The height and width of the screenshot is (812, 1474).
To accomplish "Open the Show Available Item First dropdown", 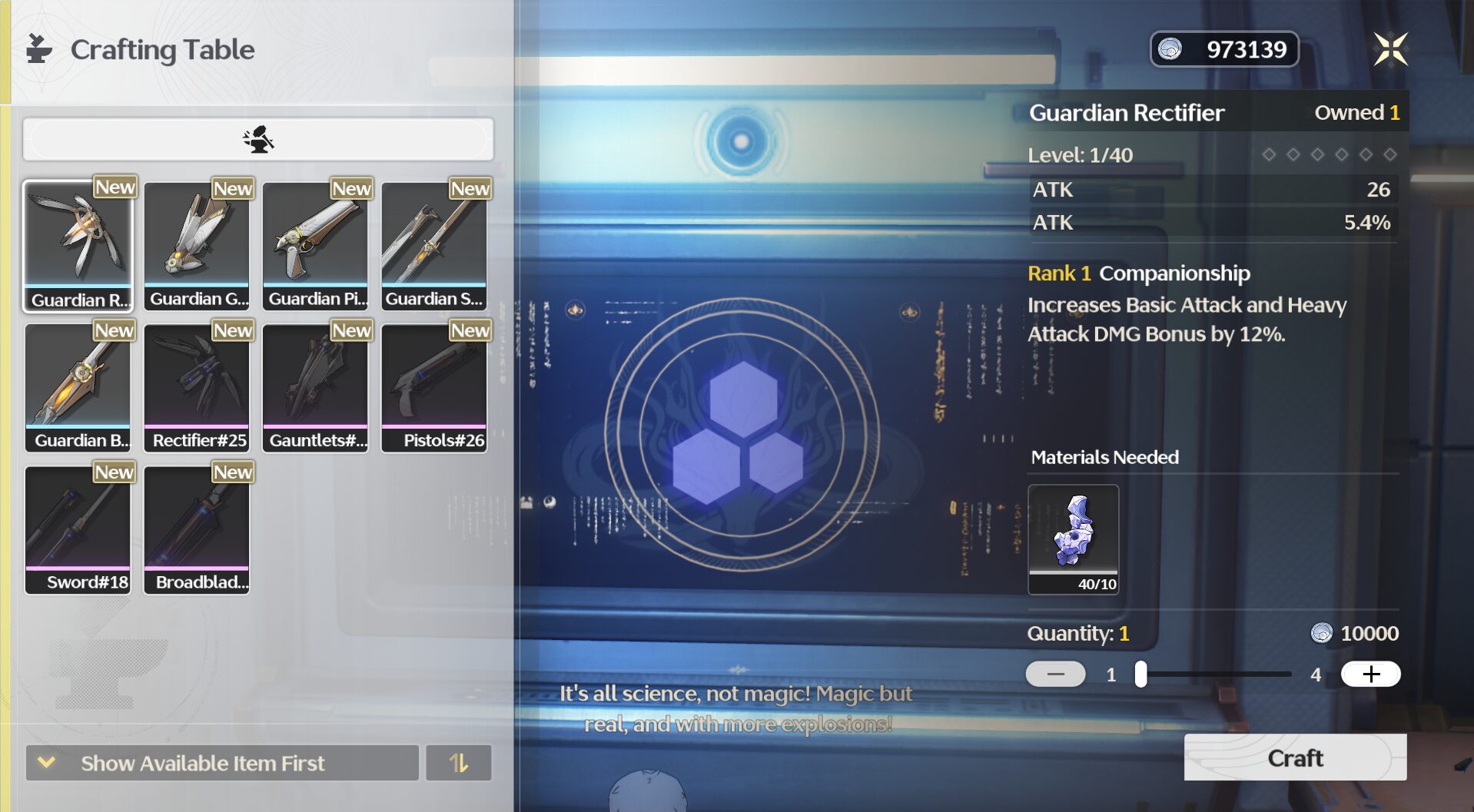I will [x=222, y=763].
